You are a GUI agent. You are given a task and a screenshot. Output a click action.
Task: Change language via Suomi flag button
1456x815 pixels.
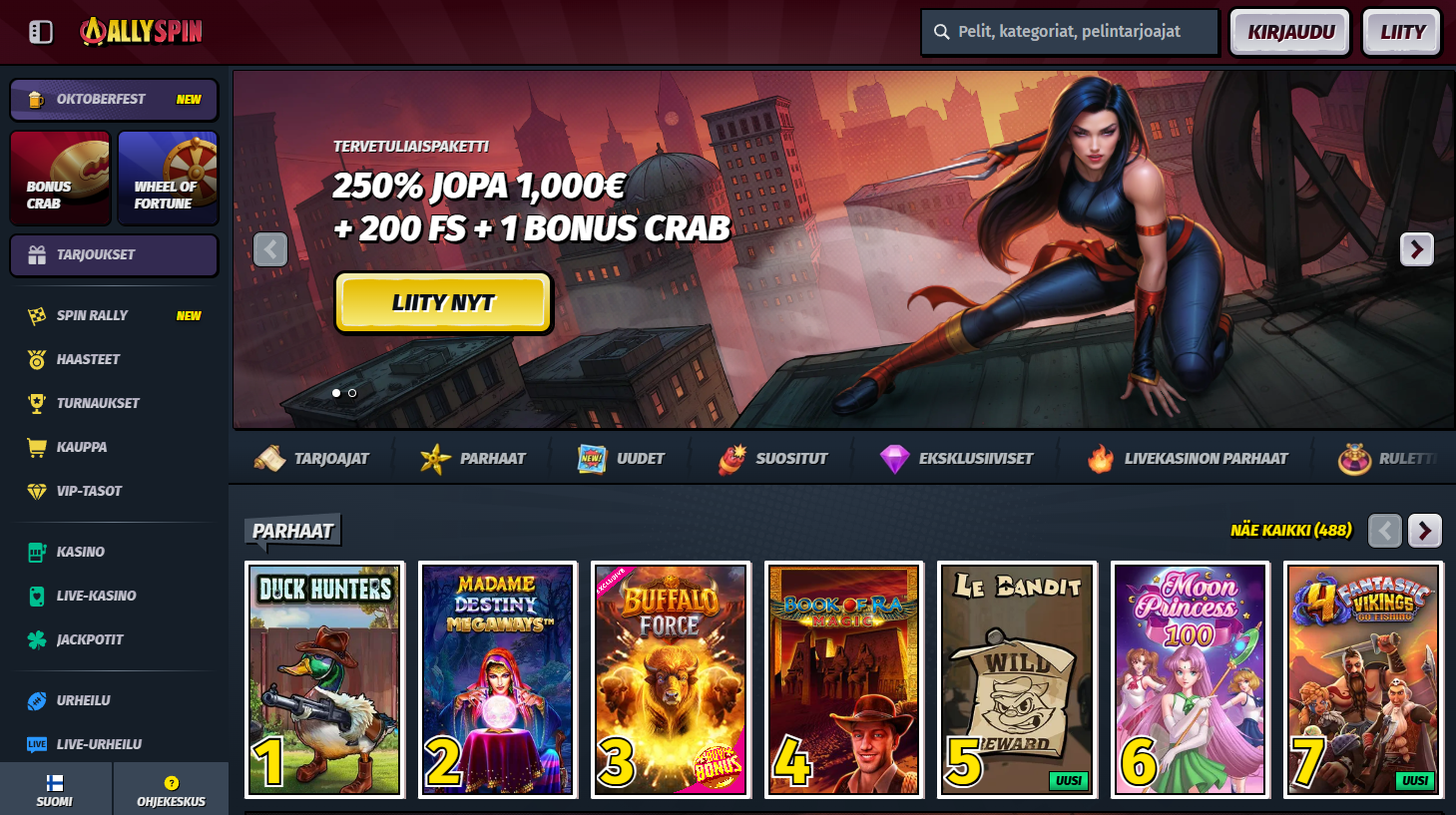click(55, 790)
